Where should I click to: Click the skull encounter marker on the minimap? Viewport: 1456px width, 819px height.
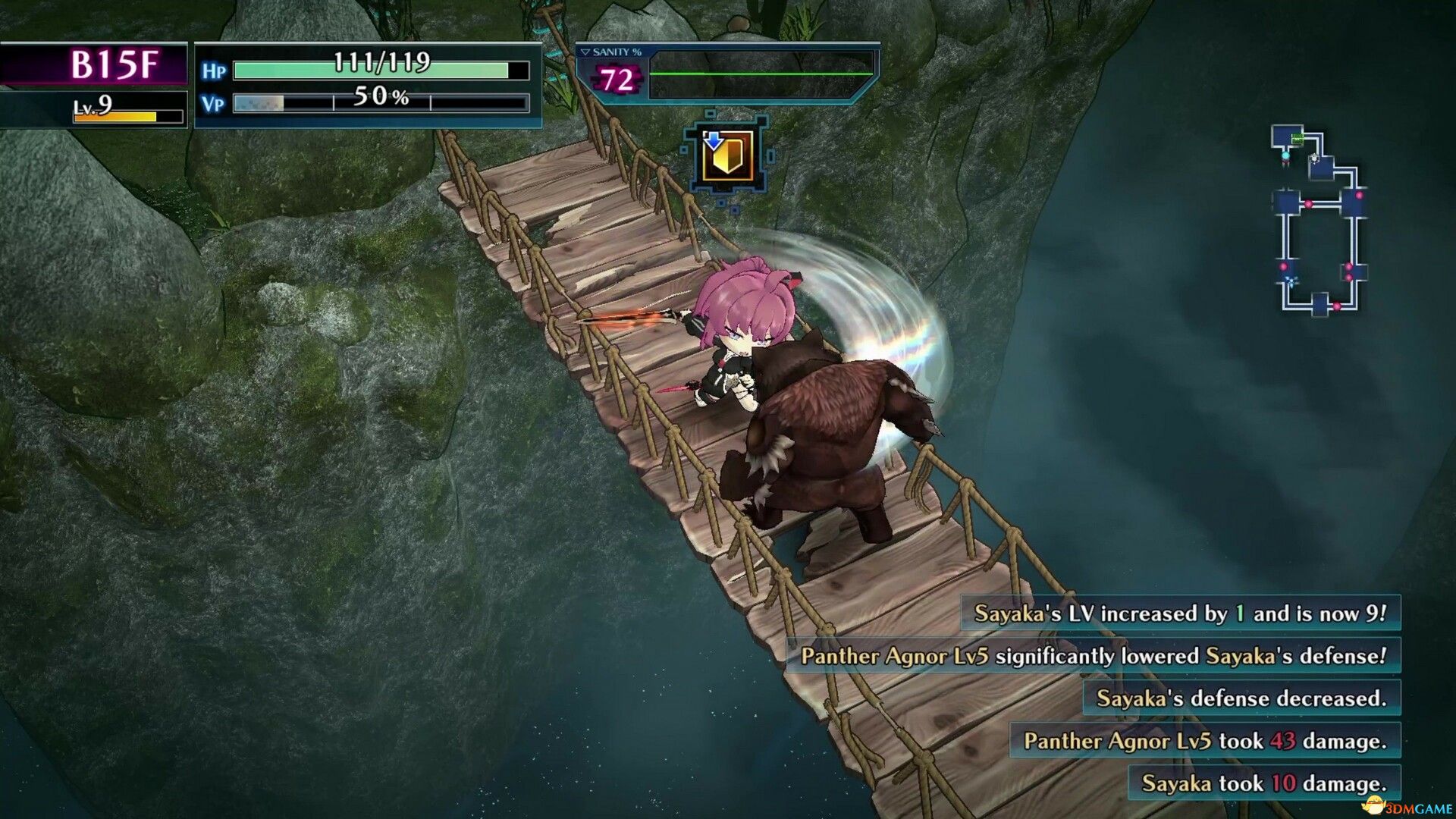[x=1314, y=158]
